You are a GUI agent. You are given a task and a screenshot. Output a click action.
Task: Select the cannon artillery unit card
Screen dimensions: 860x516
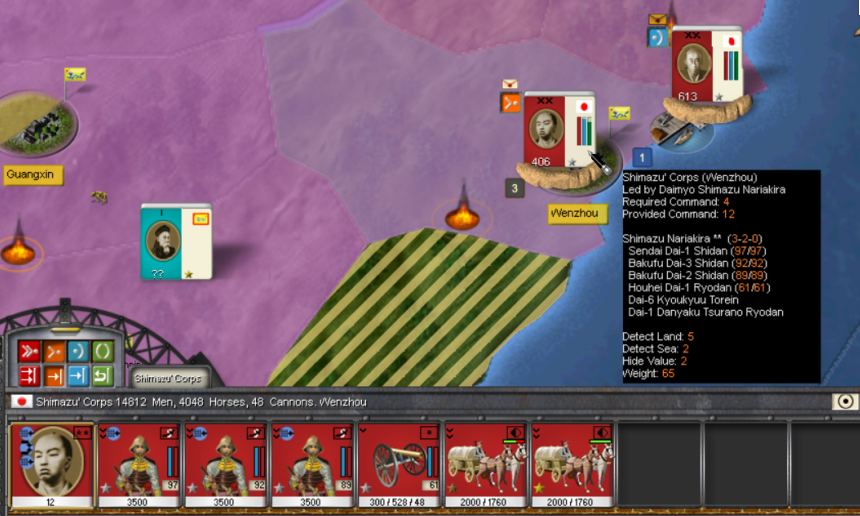(x=399, y=465)
